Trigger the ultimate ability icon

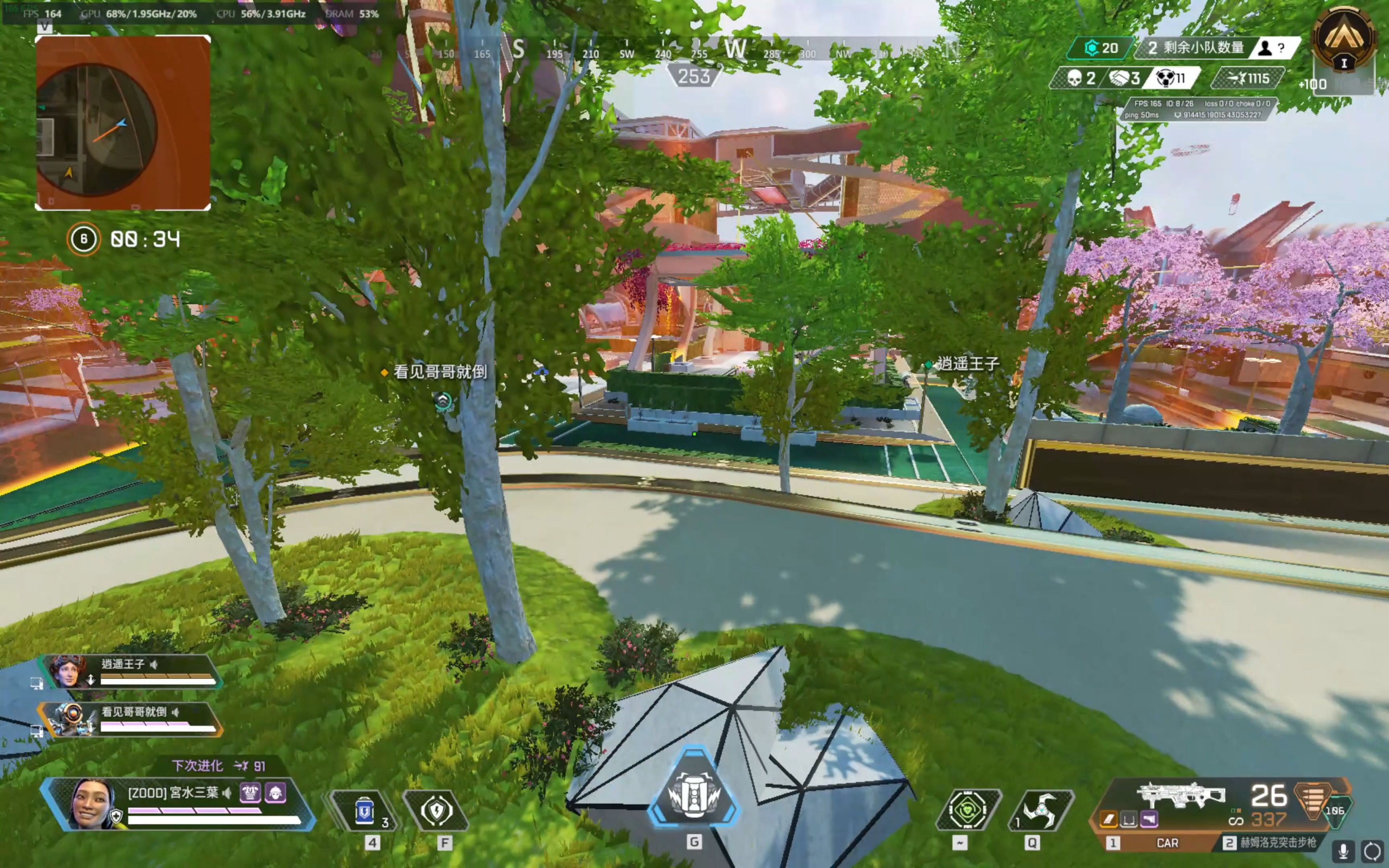click(x=694, y=795)
